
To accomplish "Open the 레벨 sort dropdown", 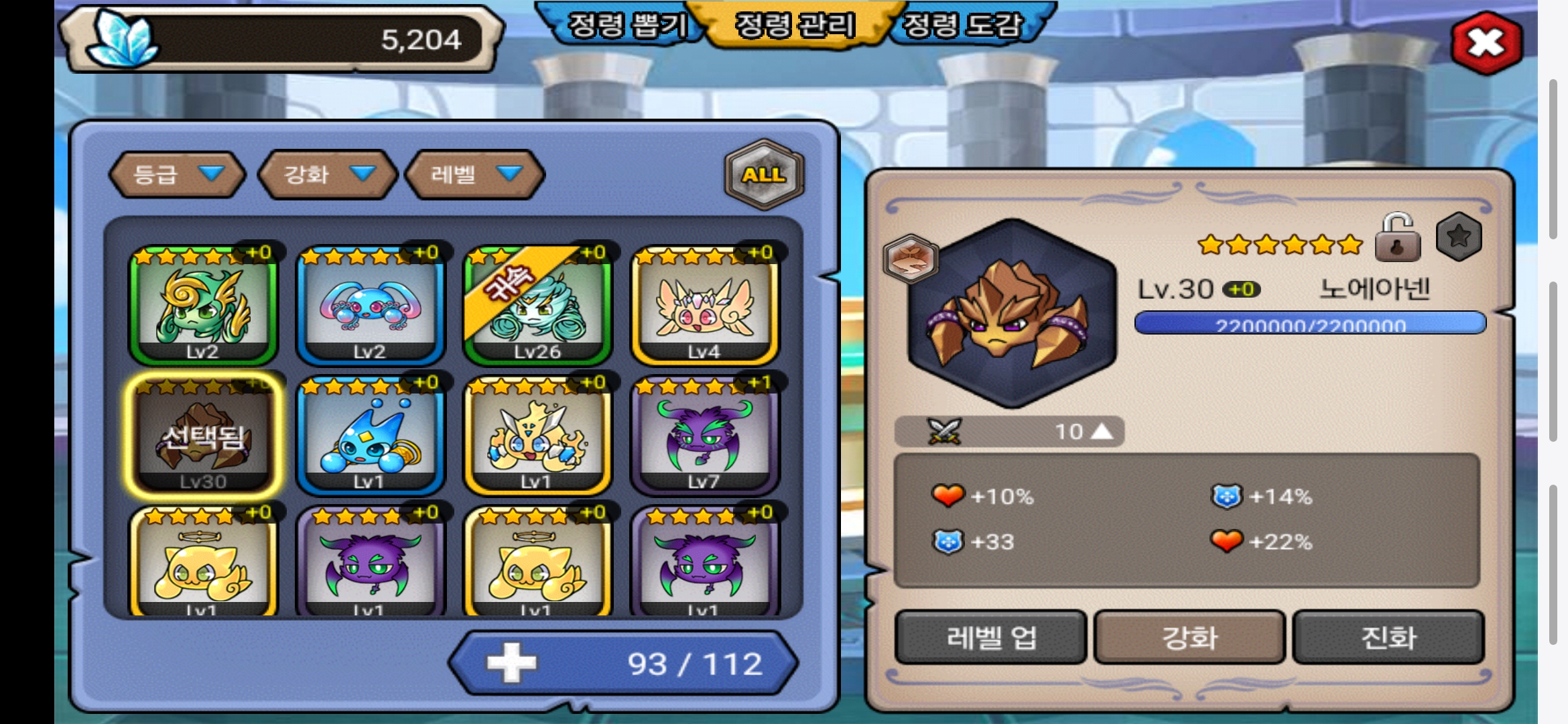I will [475, 175].
